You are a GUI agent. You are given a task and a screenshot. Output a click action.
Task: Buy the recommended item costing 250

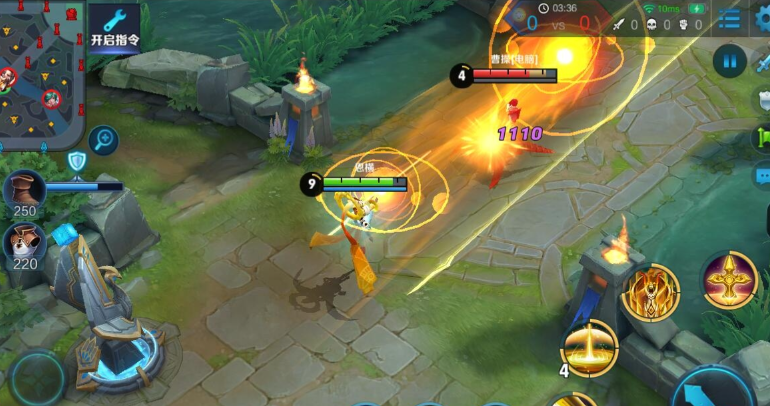click(x=24, y=190)
